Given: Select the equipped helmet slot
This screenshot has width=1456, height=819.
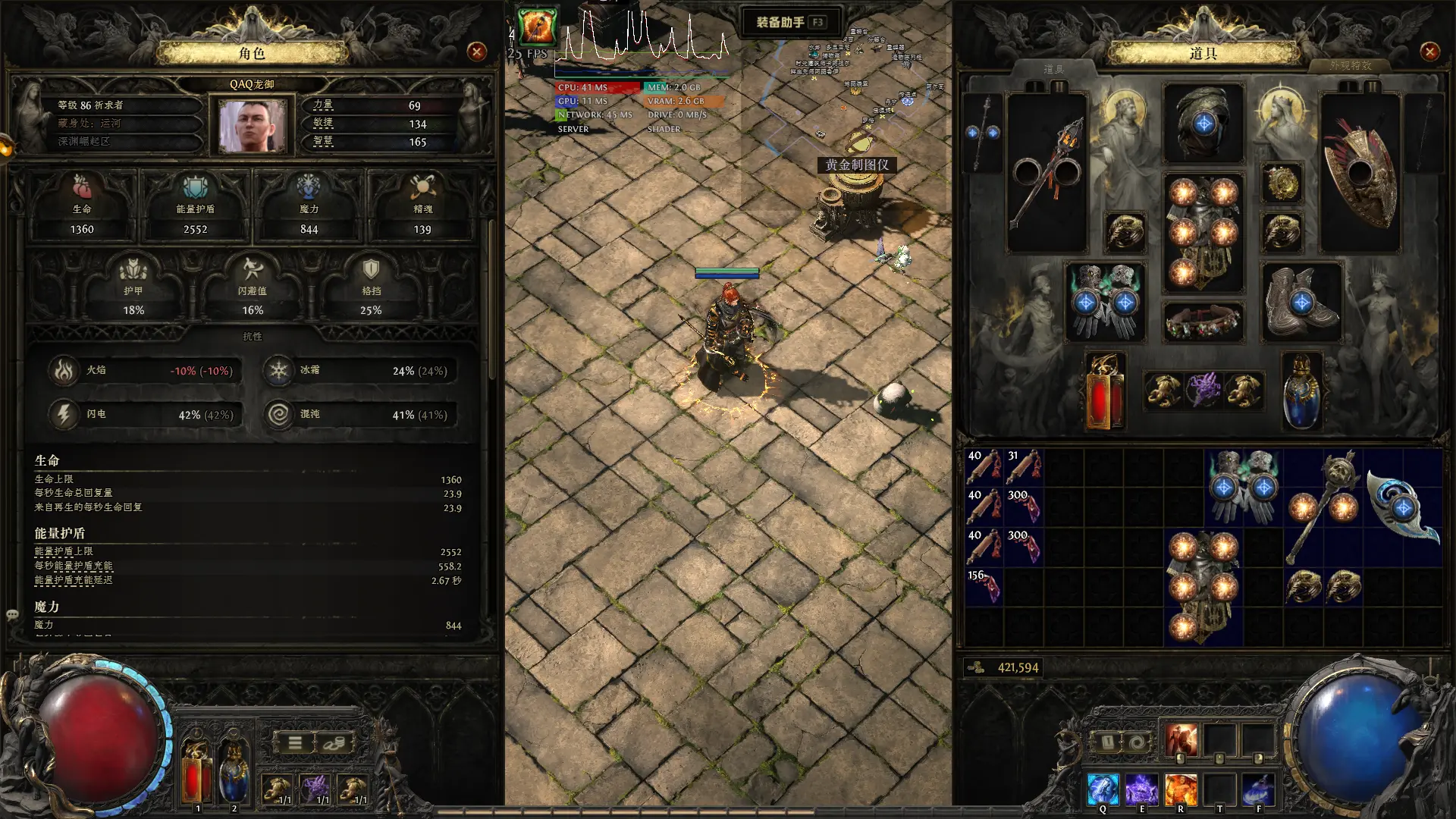Looking at the screenshot, I should [x=1203, y=123].
